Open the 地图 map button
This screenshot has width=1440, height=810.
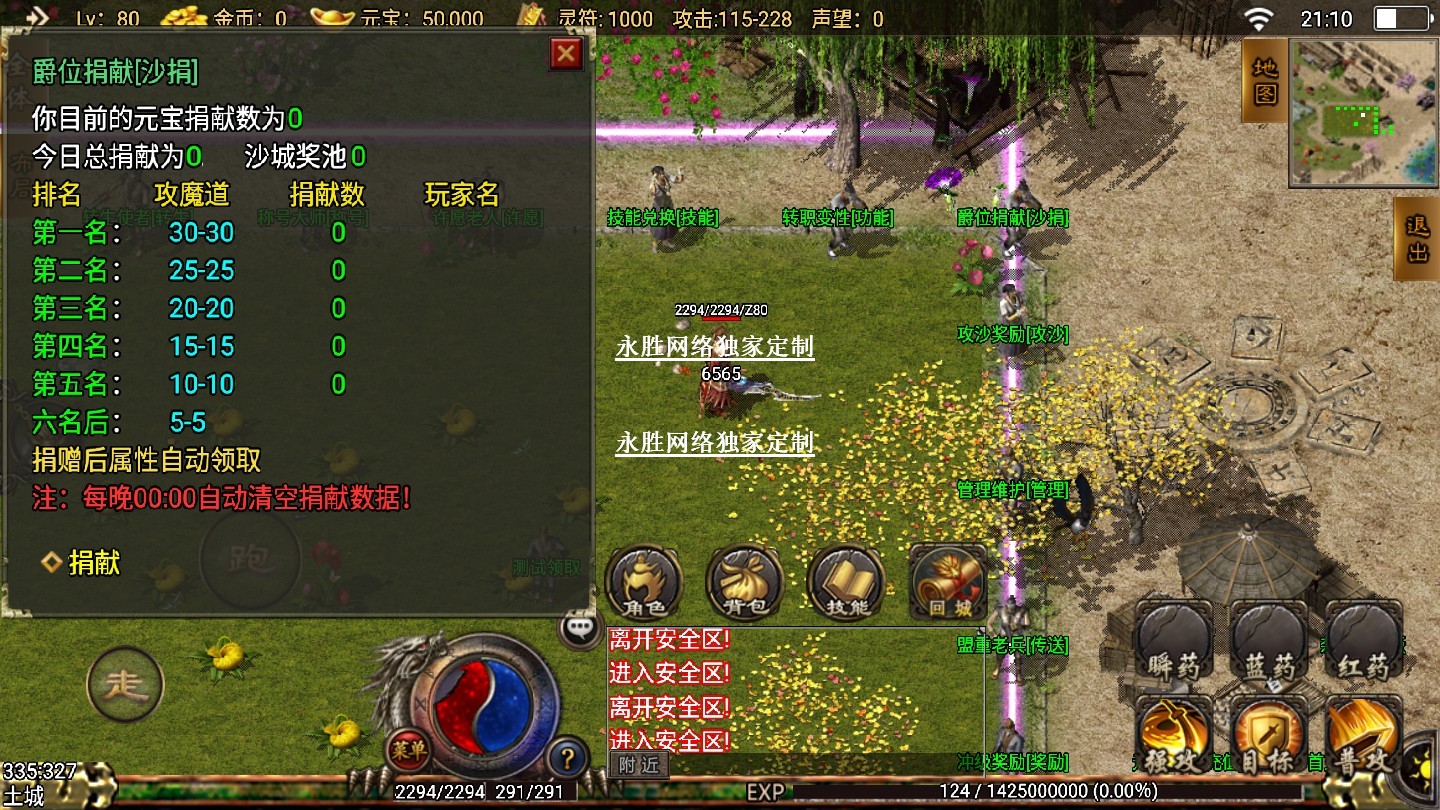1265,80
